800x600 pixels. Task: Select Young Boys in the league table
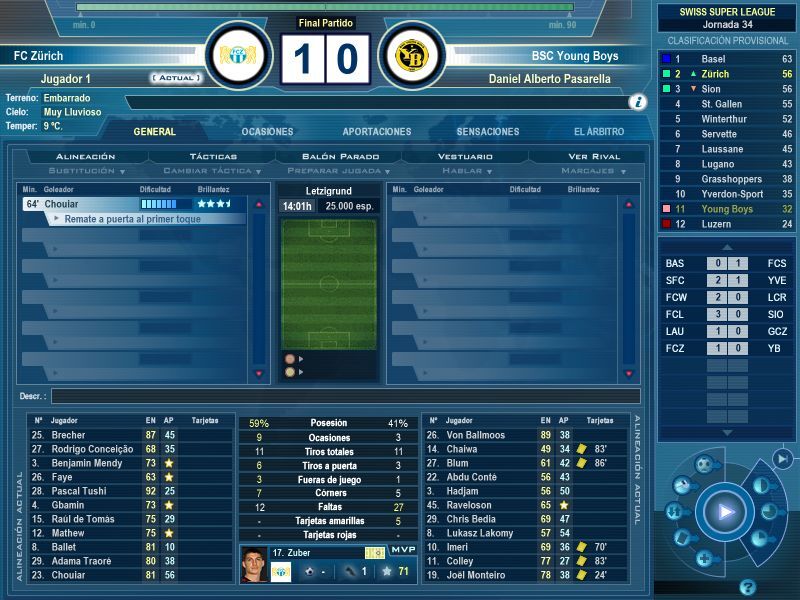[727, 209]
